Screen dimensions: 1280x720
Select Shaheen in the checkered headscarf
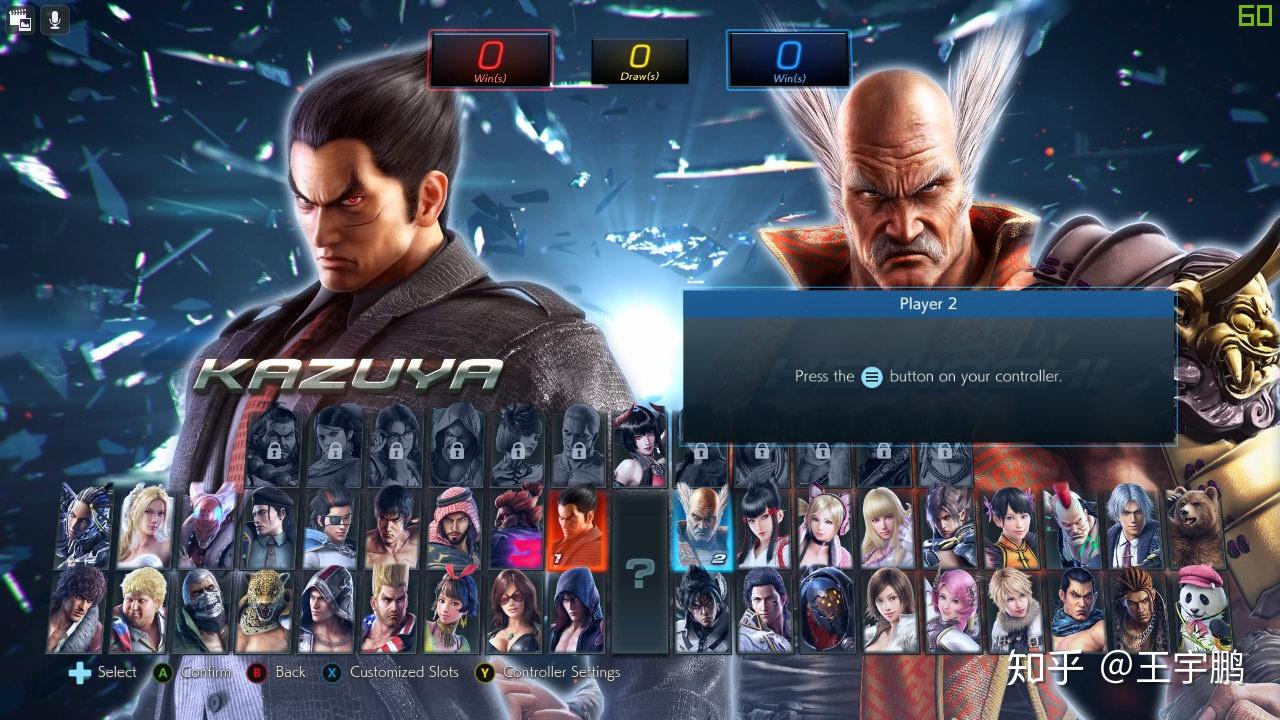tap(454, 528)
